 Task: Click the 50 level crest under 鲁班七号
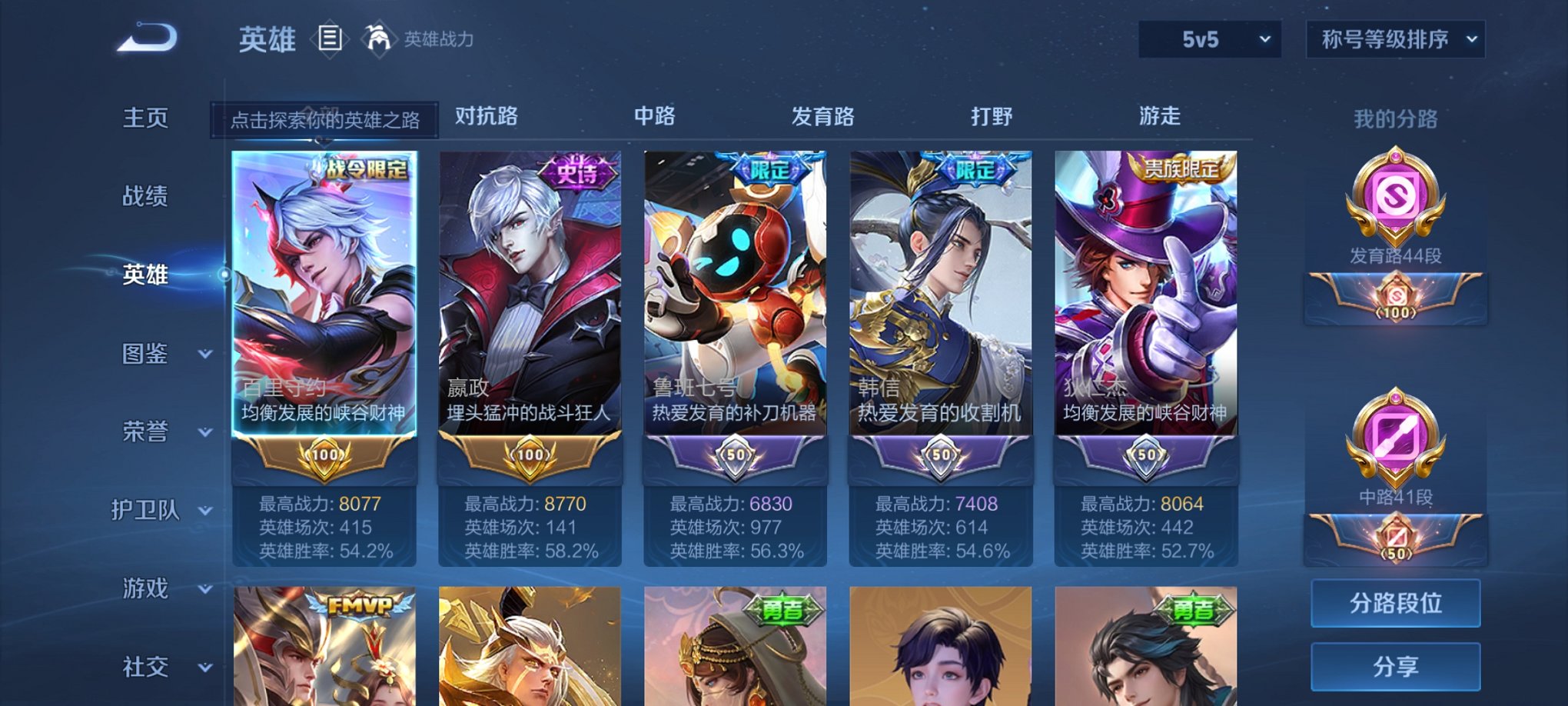(x=736, y=456)
